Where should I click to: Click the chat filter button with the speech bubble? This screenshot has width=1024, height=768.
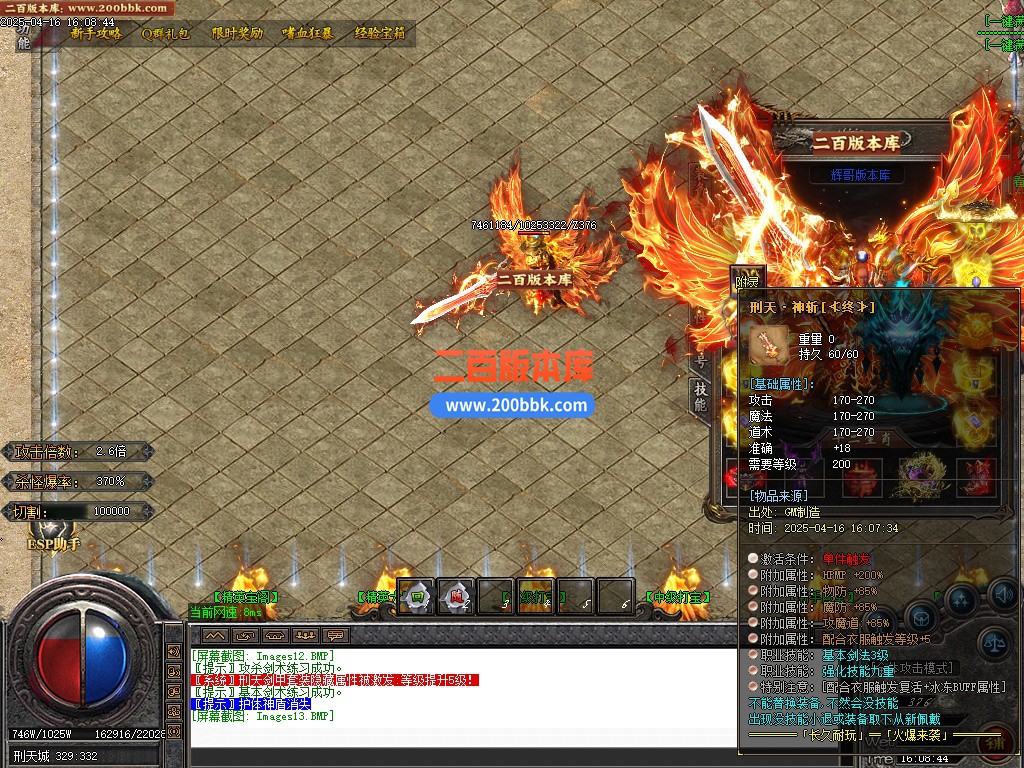(x=336, y=635)
